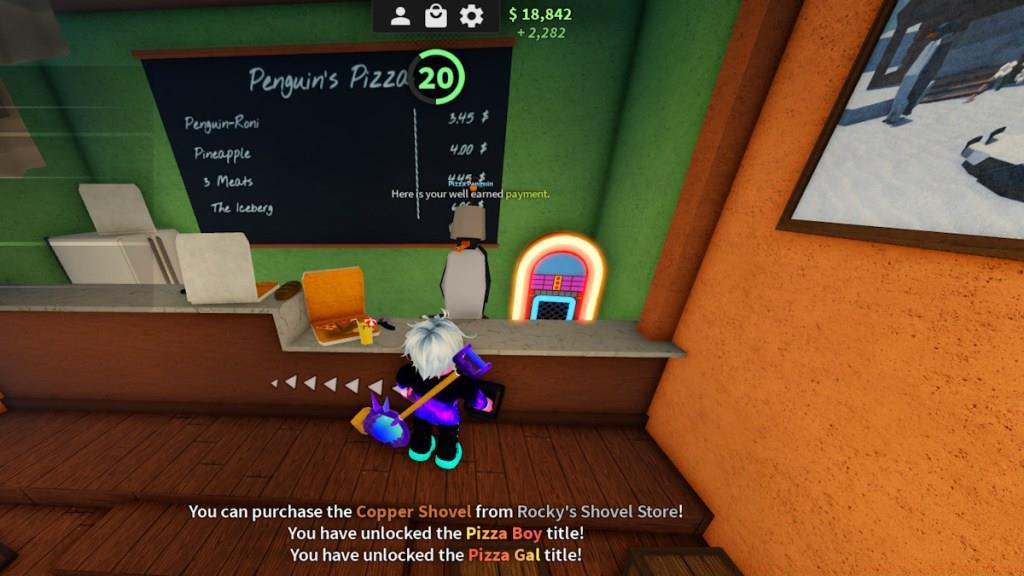
Task: Open the gear settings menu
Action: [471, 16]
